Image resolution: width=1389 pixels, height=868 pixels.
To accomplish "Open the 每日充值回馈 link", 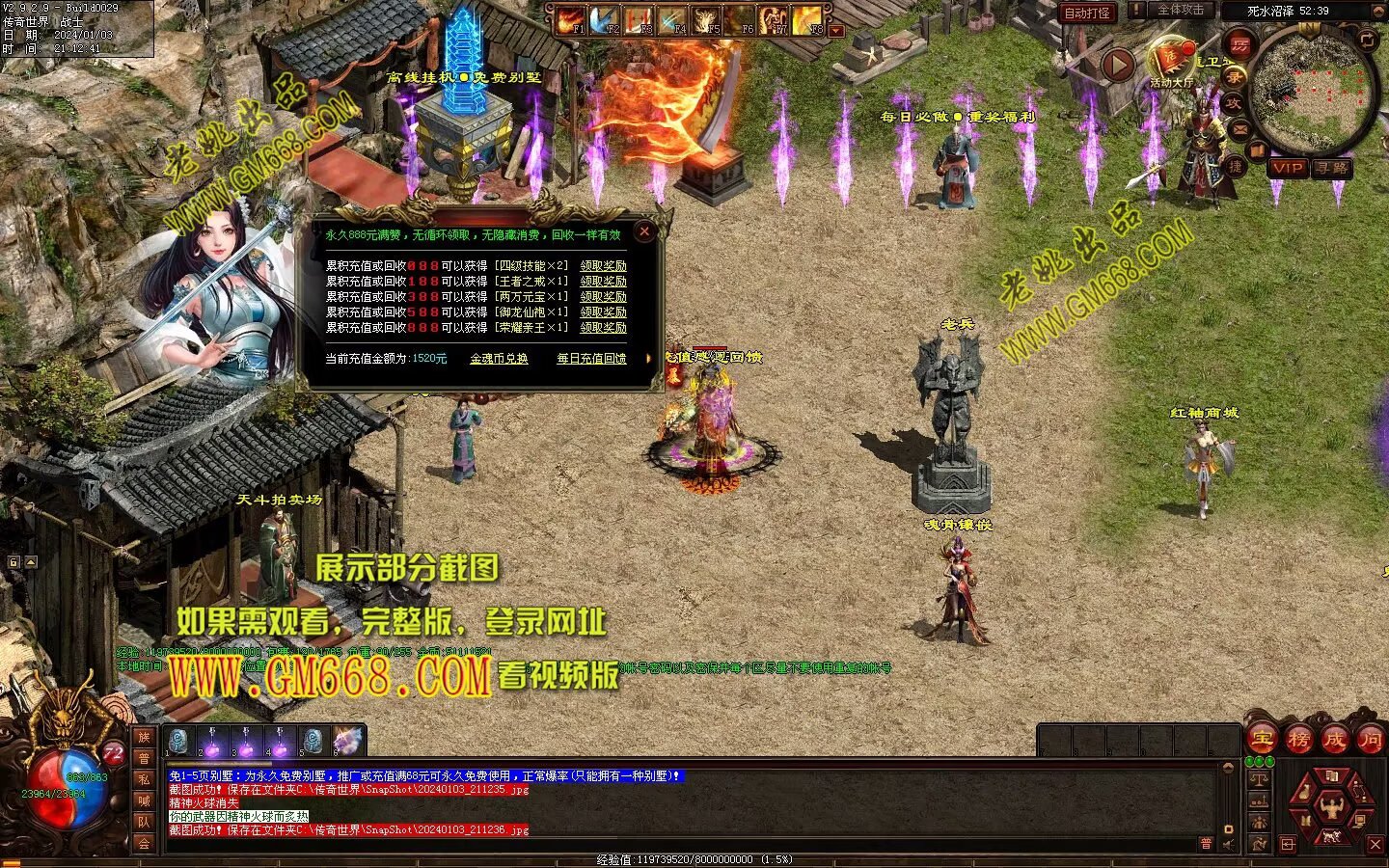I will (591, 359).
